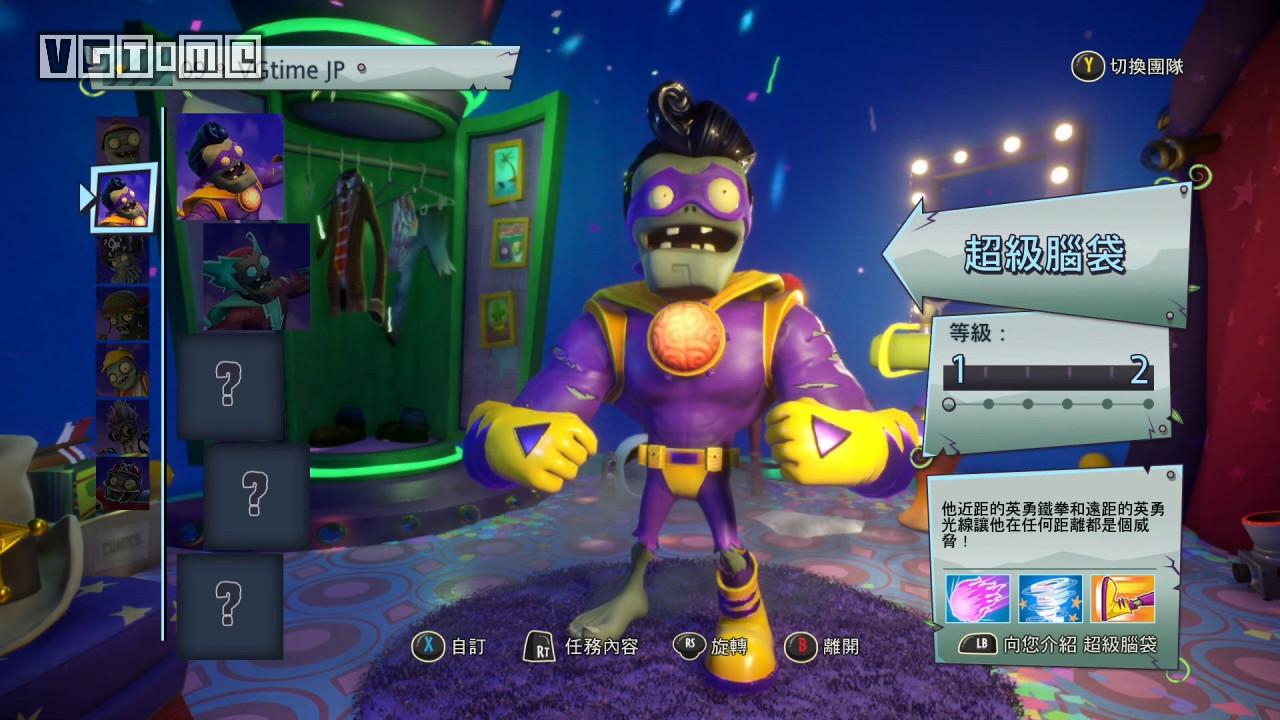
Task: Switch teams with 切換團隊
Action: point(1128,67)
